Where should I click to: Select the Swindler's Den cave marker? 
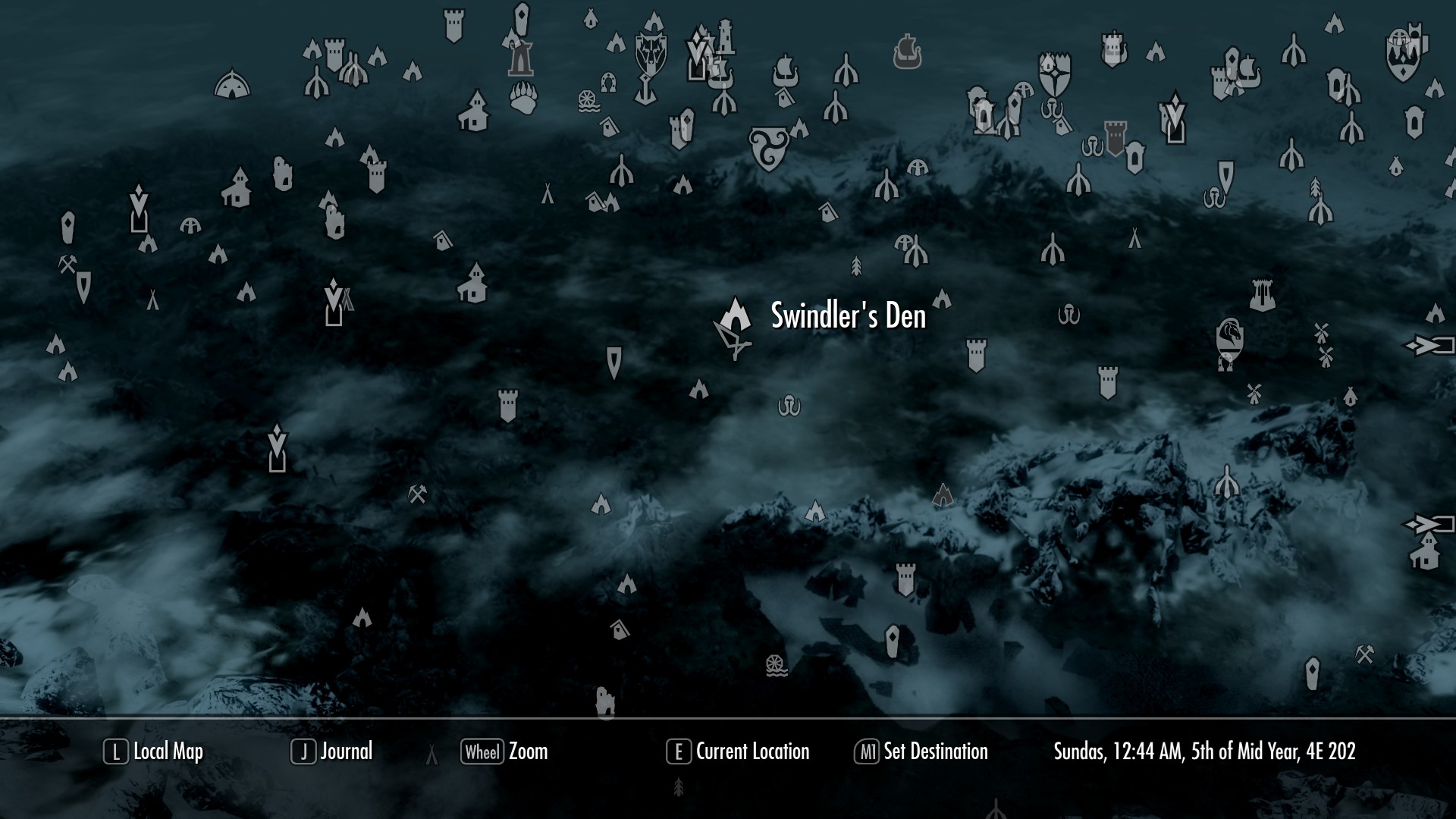pos(735,315)
